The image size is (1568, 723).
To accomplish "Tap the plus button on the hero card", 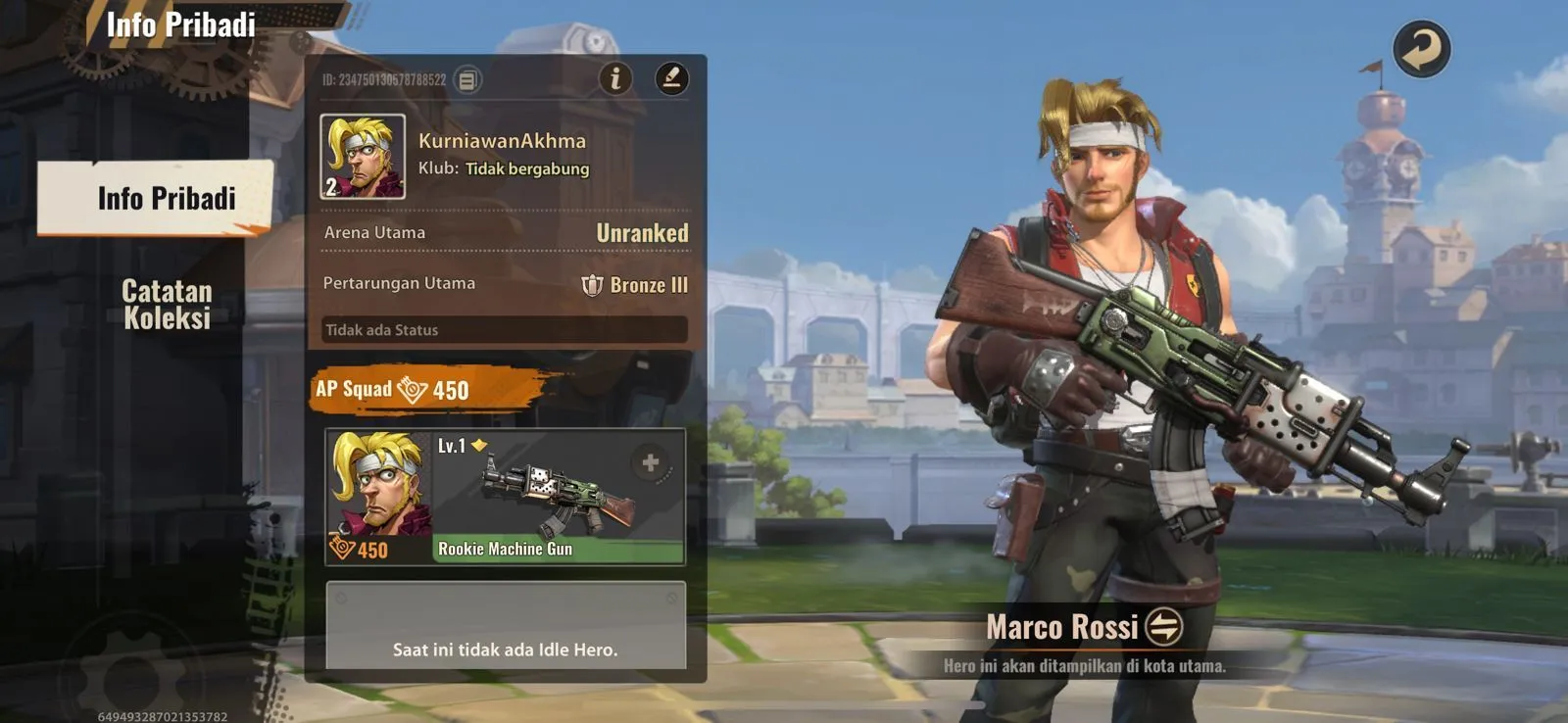I will tap(650, 462).
